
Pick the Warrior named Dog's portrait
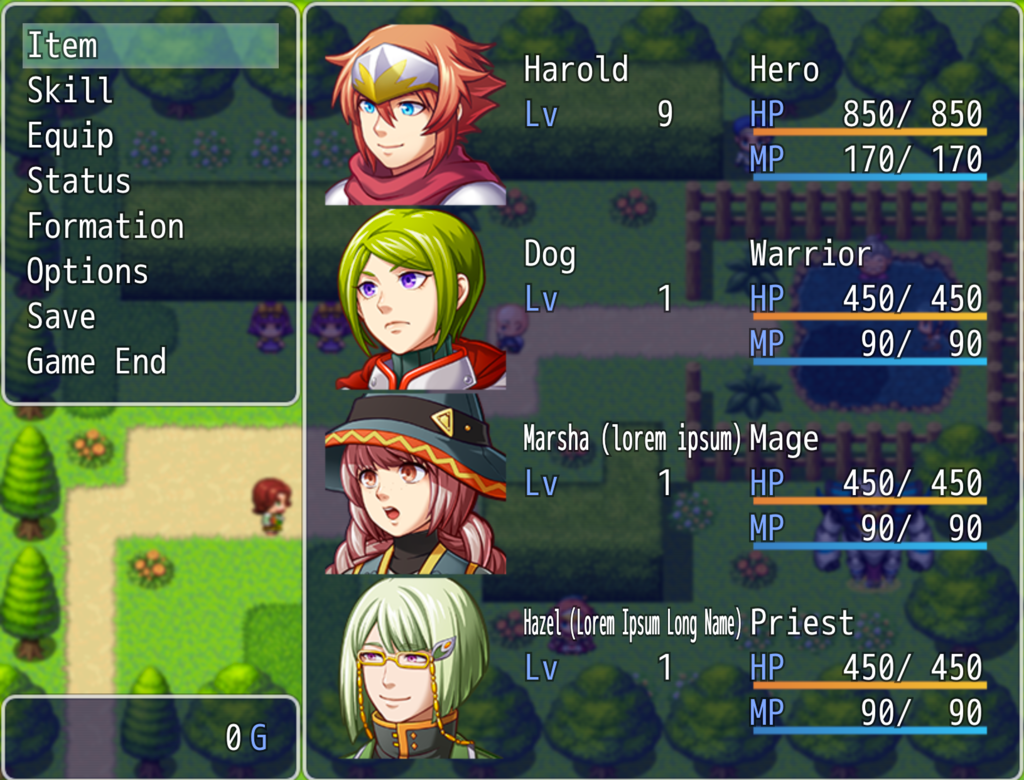[415, 299]
